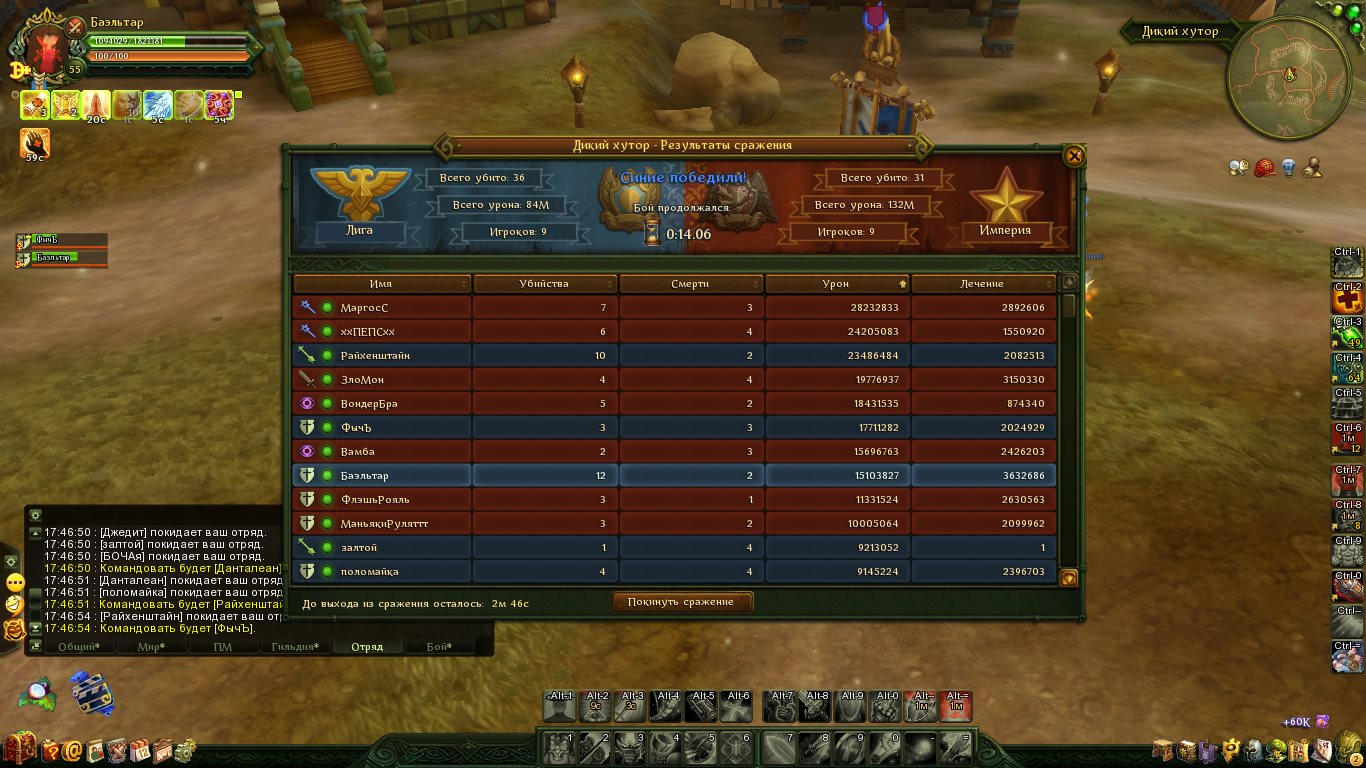
Task: Sort players by Смерти column
Action: pos(690,284)
